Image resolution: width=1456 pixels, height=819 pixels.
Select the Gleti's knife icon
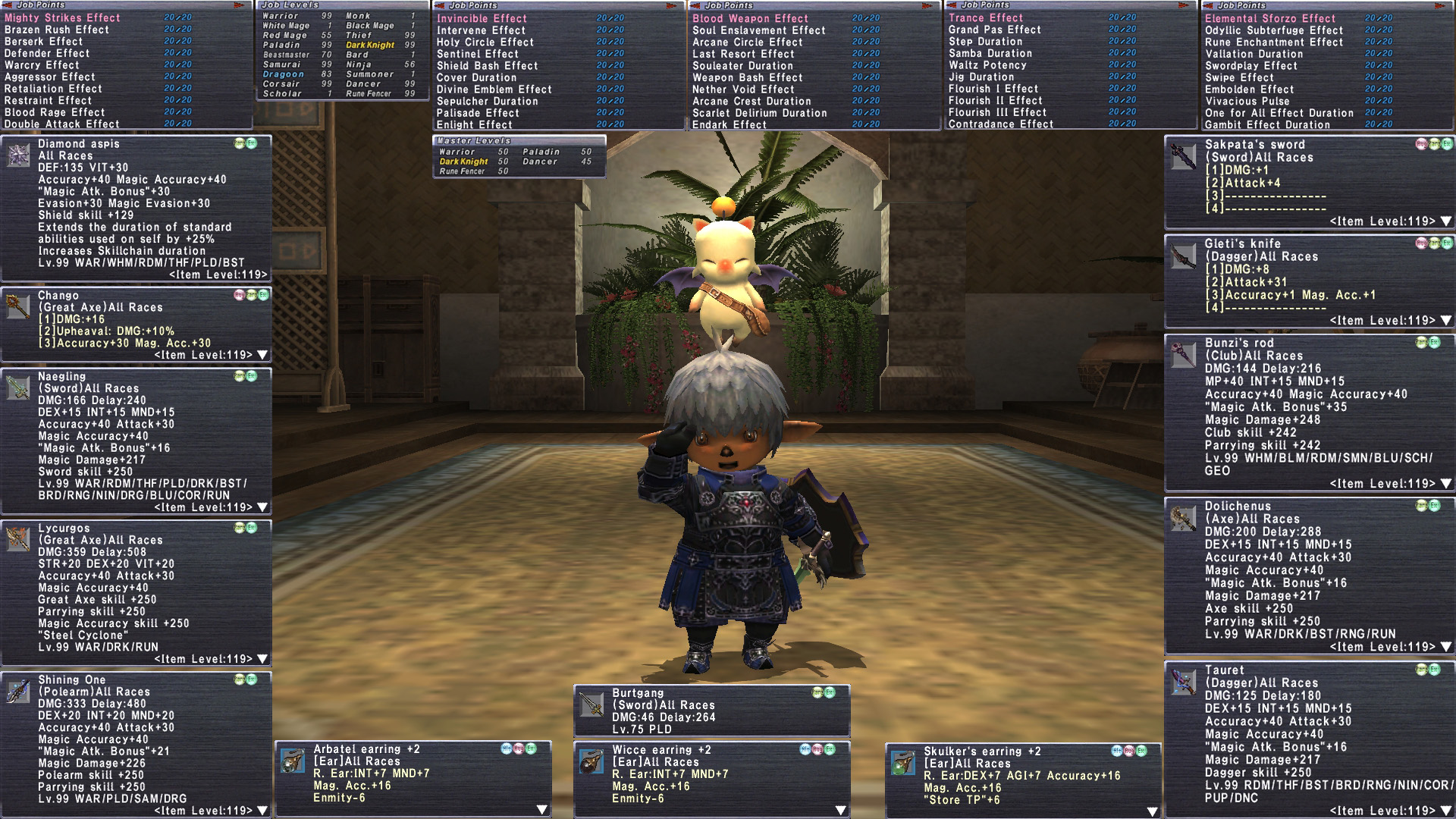pyautogui.click(x=1183, y=256)
